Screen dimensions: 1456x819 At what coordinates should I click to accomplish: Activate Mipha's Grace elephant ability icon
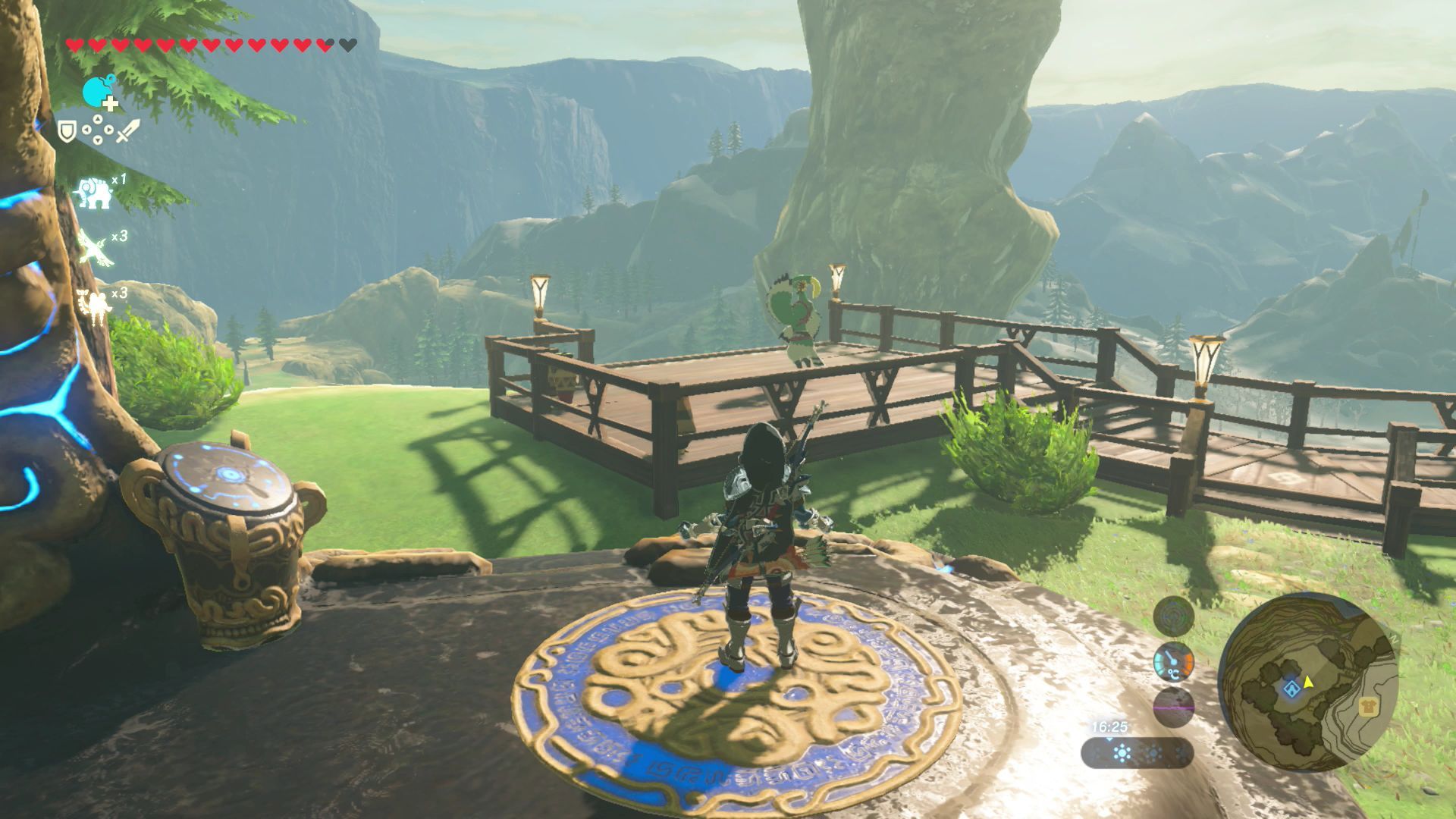[x=94, y=193]
